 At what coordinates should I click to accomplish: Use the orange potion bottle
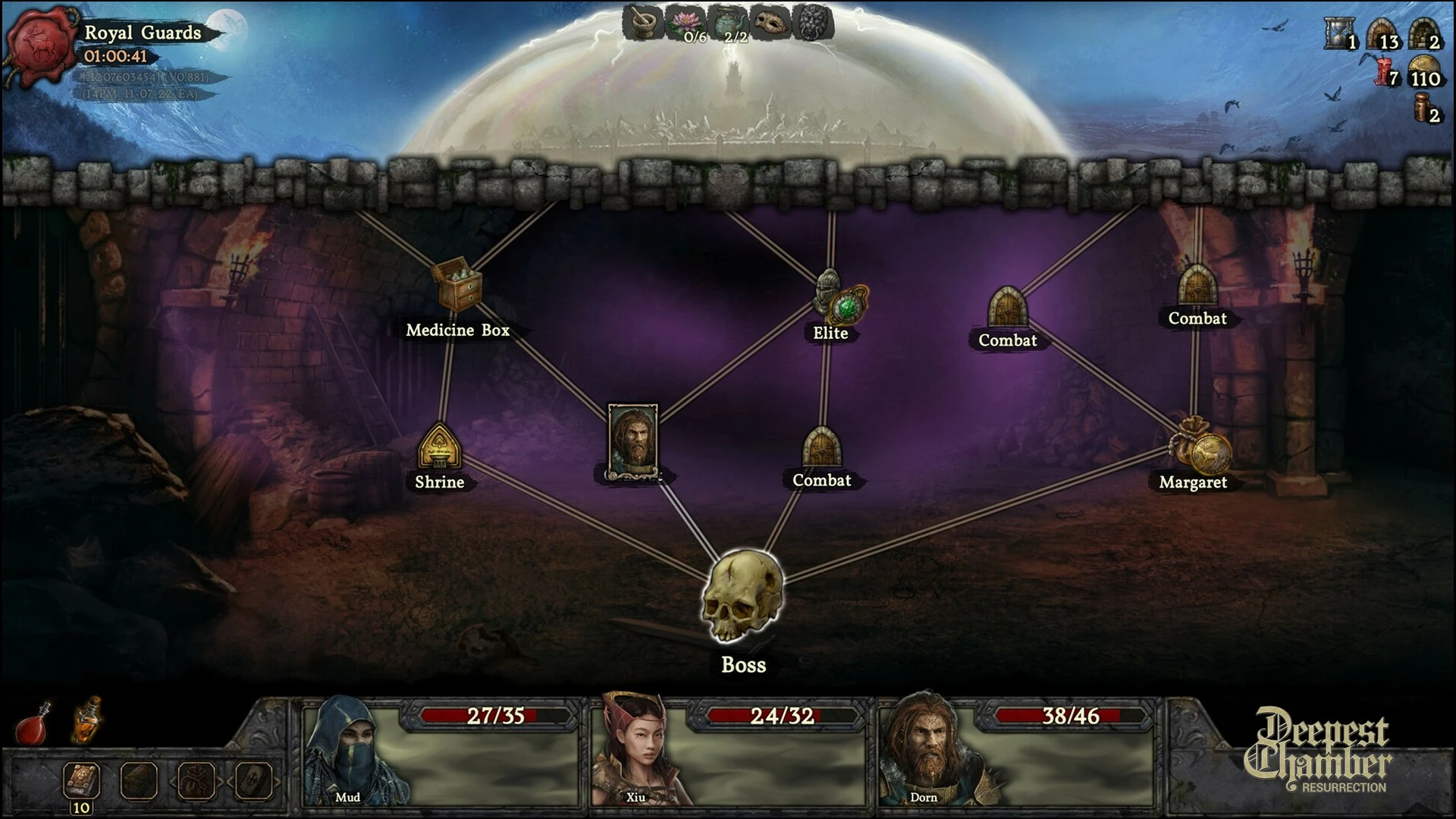click(x=87, y=719)
